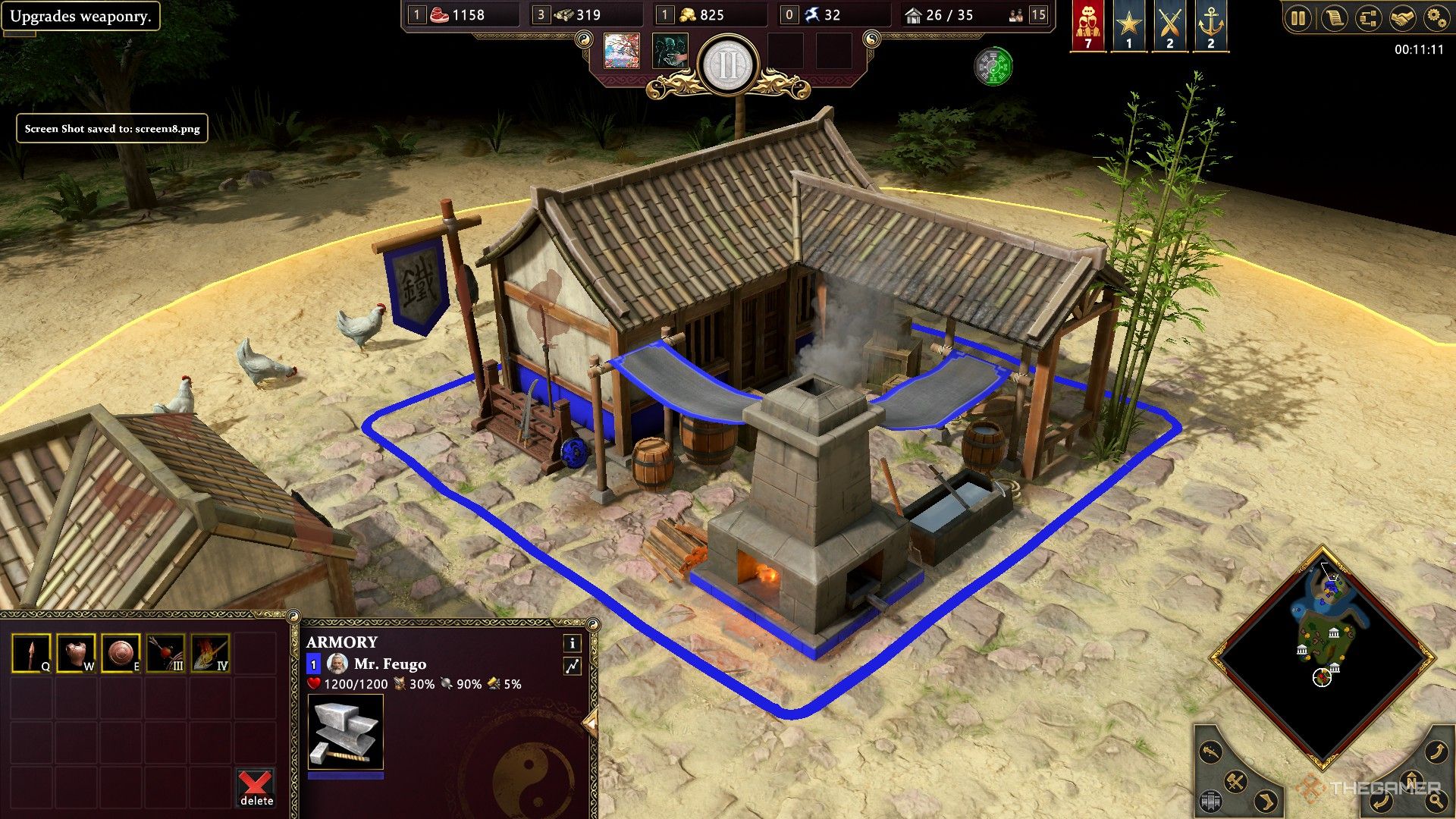Select the star hero banner
This screenshot has height=819, width=1456.
[x=1129, y=24]
